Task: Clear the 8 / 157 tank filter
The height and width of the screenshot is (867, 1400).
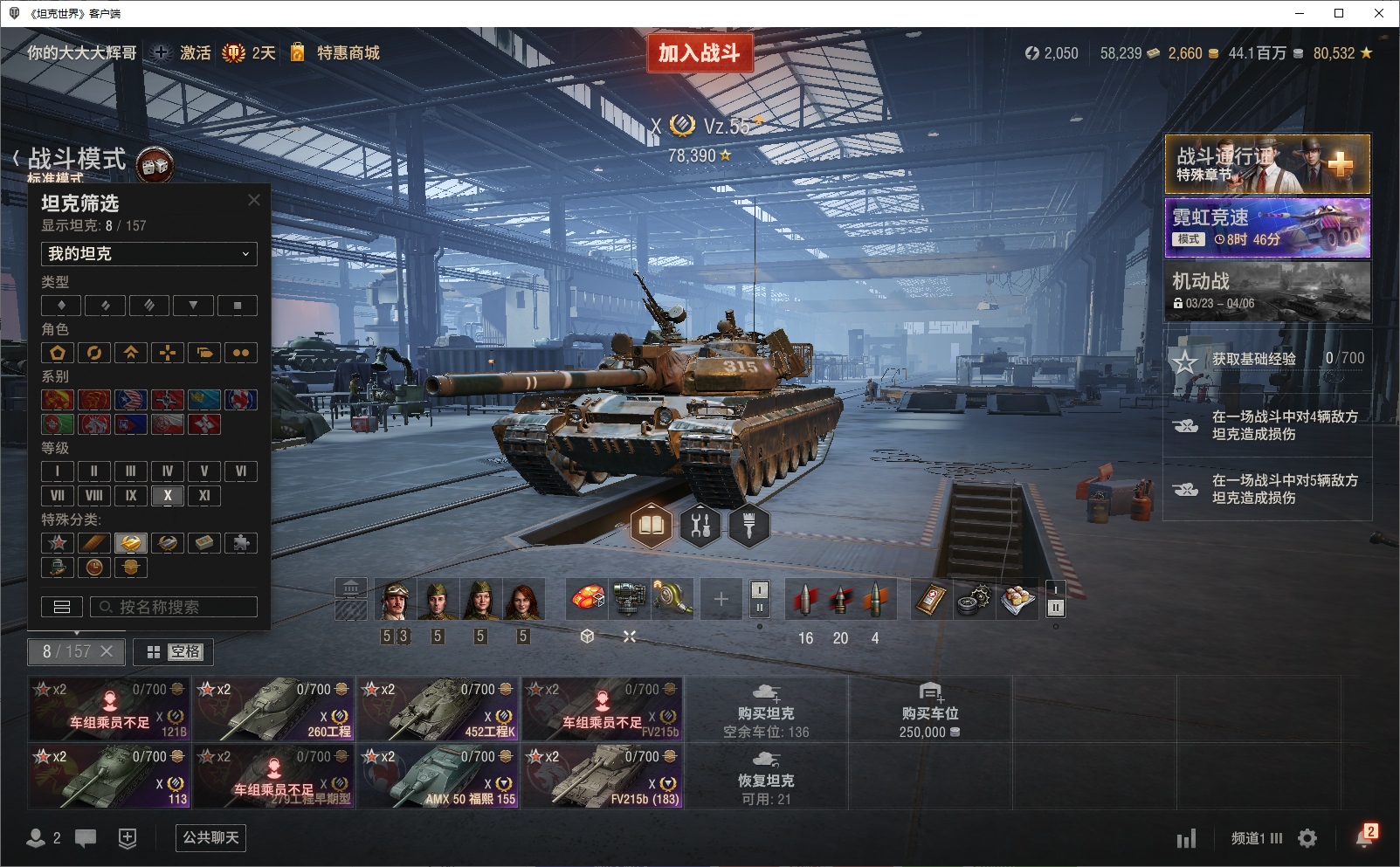Action: click(107, 651)
